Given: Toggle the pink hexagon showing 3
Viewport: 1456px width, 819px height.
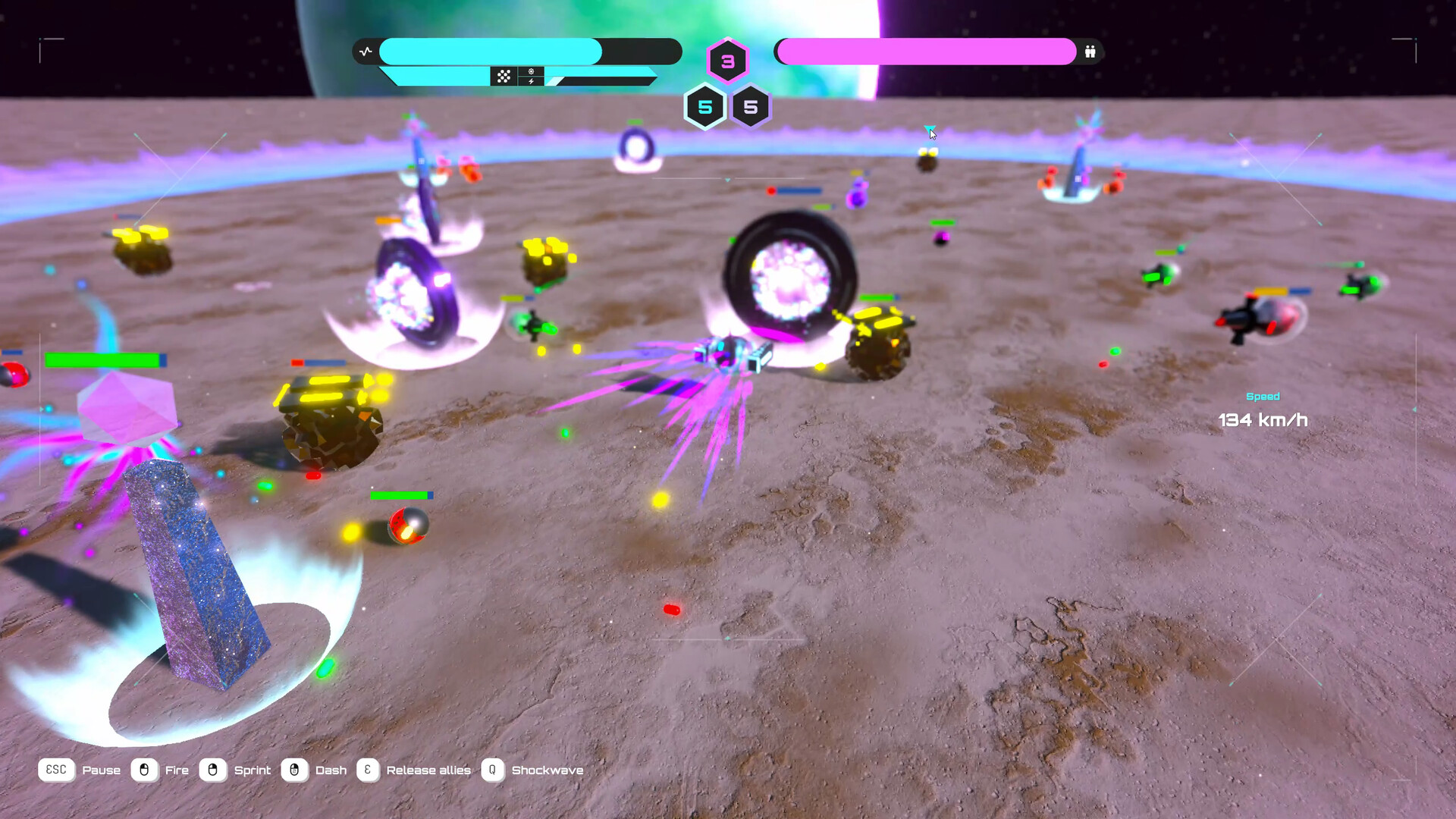Looking at the screenshot, I should tap(728, 62).
